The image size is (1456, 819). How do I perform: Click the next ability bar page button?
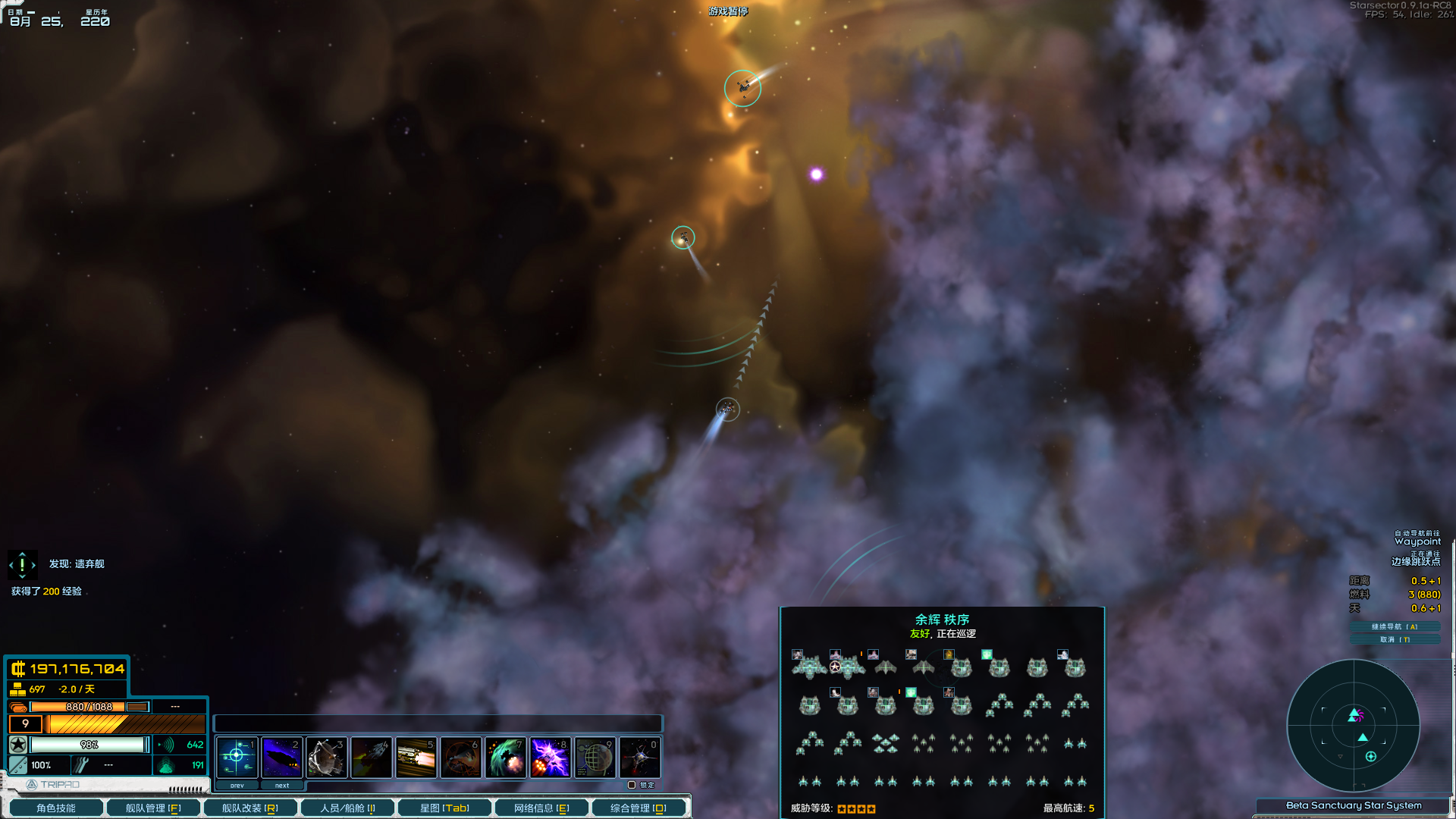[x=282, y=785]
